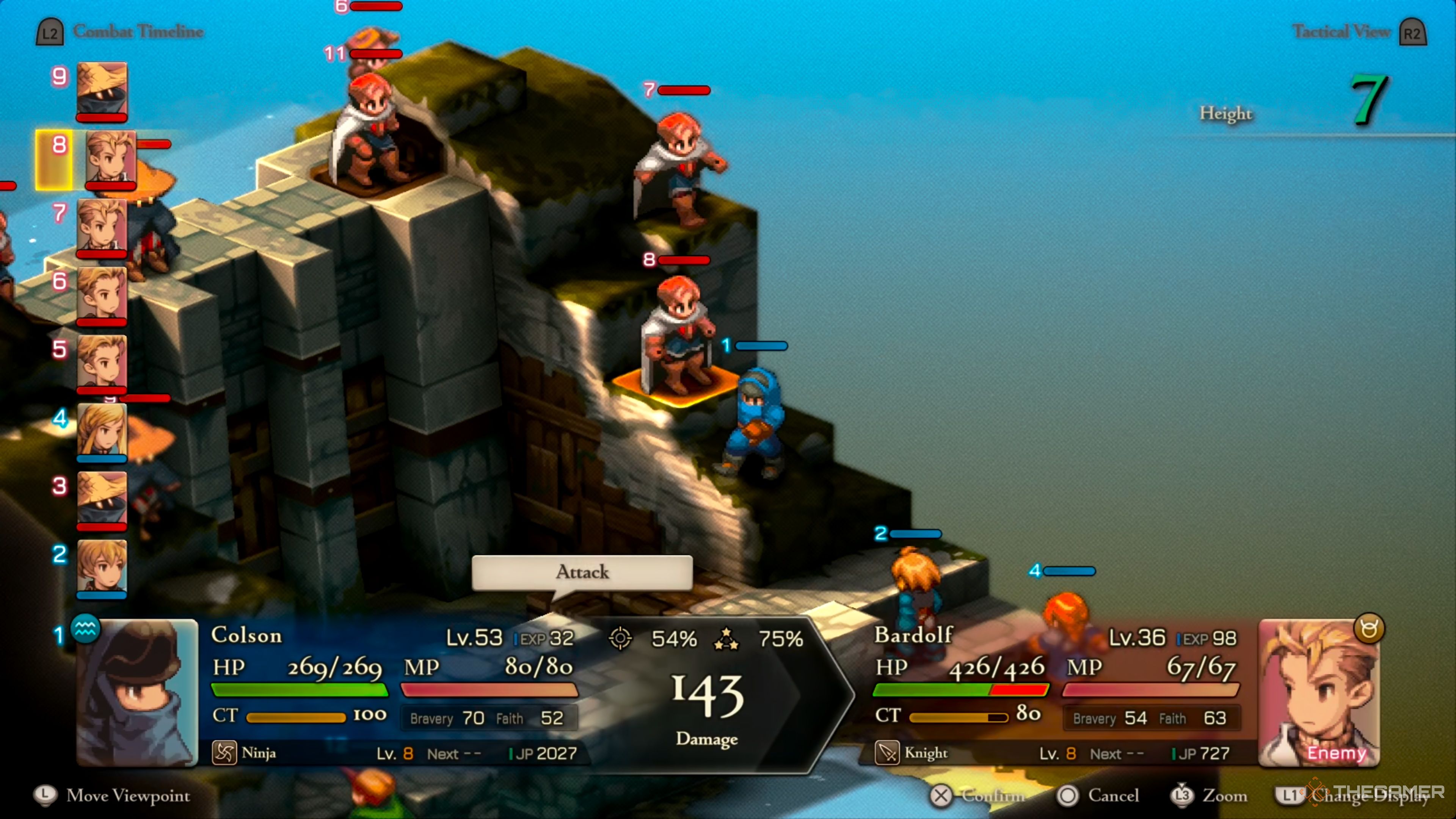Screen dimensions: 1456x819
Task: Click the Attack action label
Action: 582,572
